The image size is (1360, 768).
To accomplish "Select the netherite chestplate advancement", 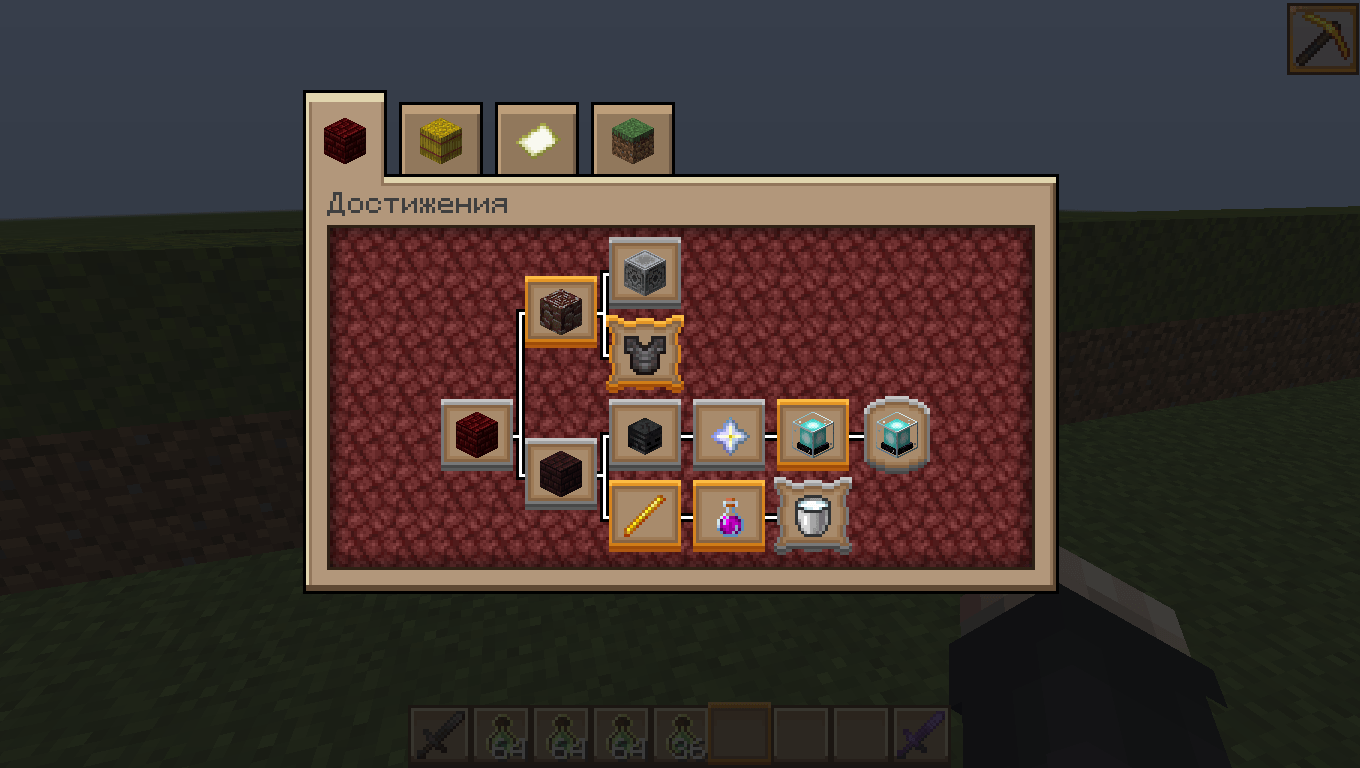I will [645, 350].
